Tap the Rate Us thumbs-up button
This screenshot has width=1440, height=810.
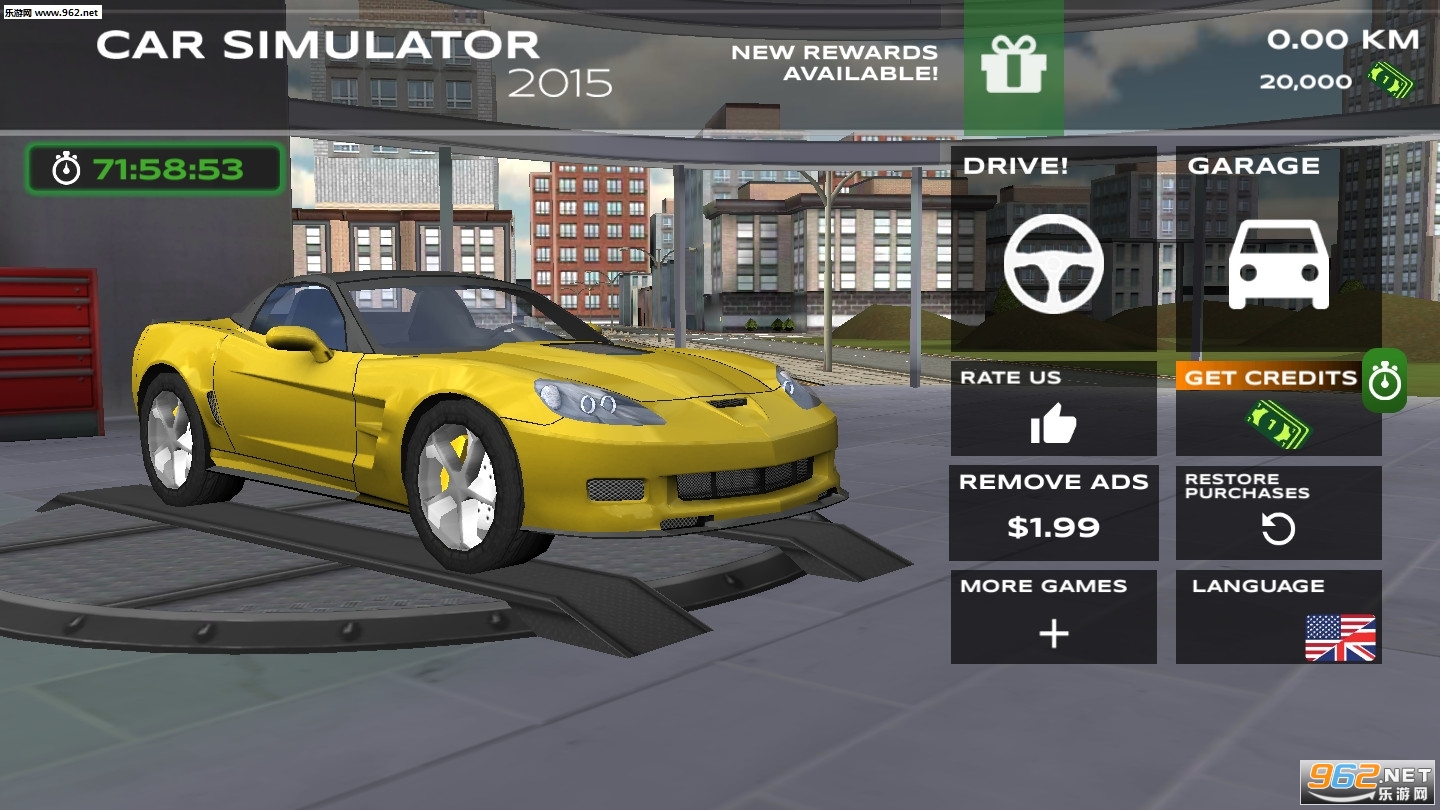[x=1053, y=409]
